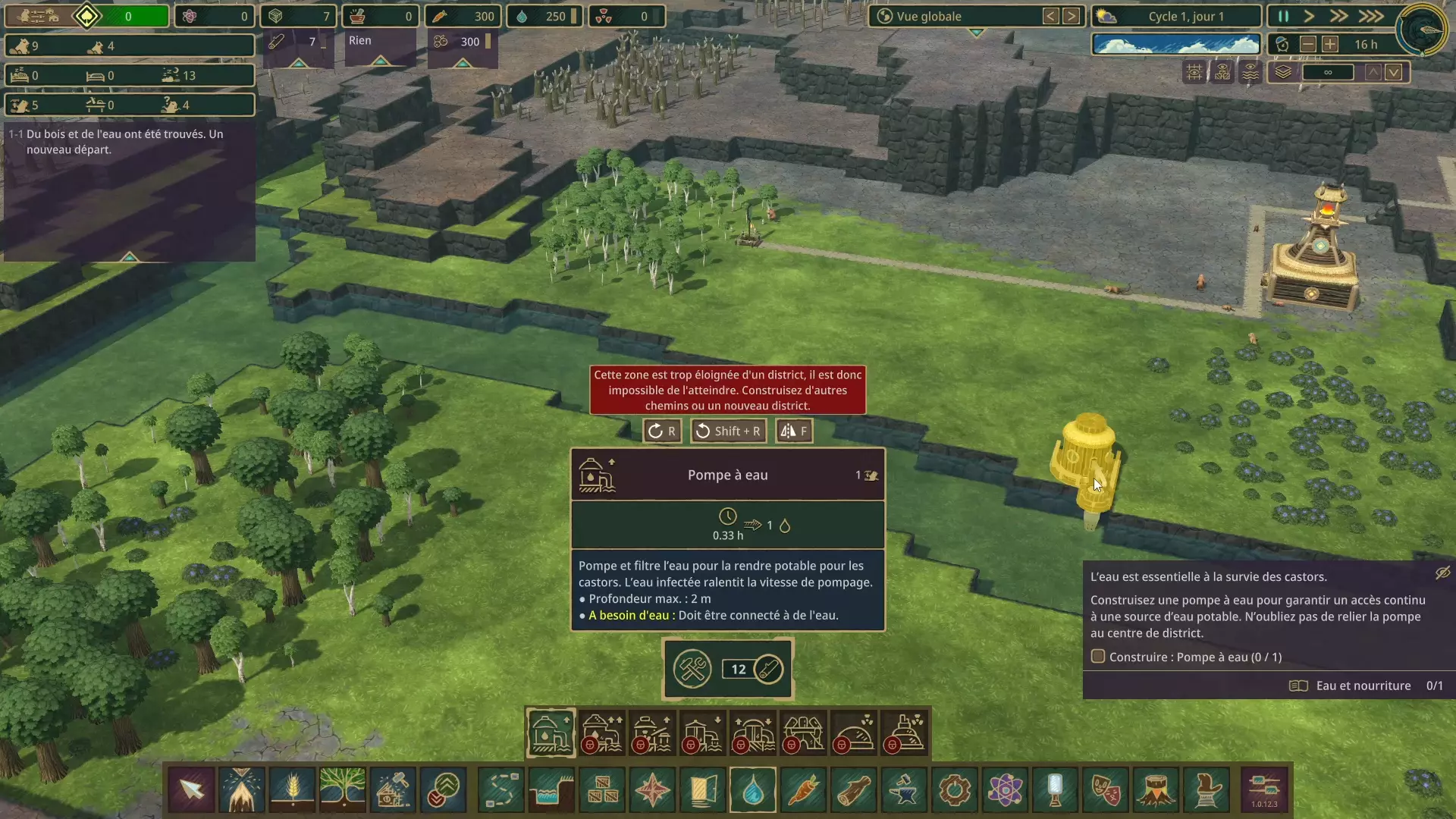Open the atom science building category
1456x819 pixels.
coord(1005,789)
